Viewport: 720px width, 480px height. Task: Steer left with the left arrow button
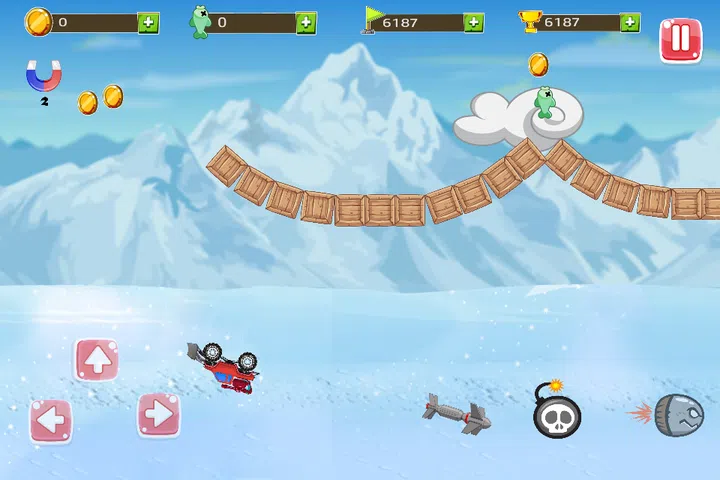[x=50, y=420]
